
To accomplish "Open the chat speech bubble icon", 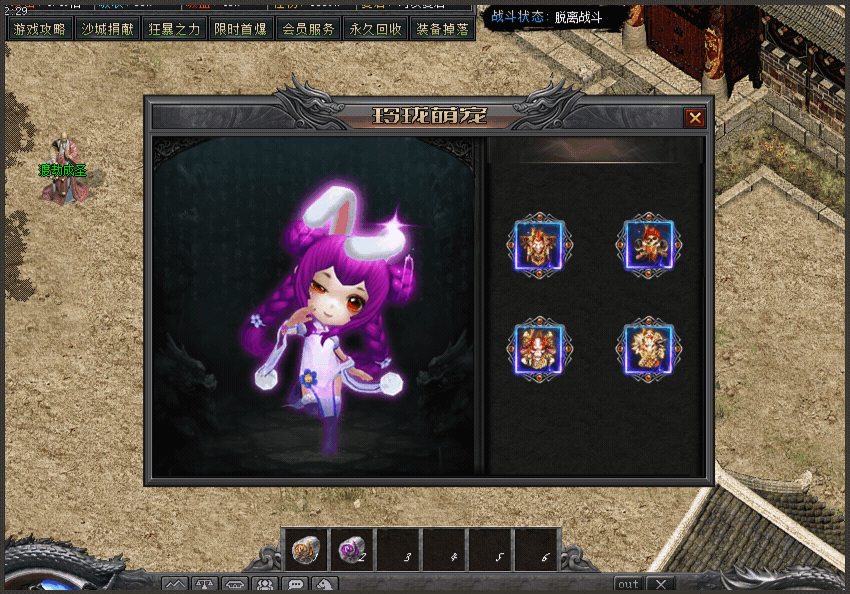I will pos(295,585).
